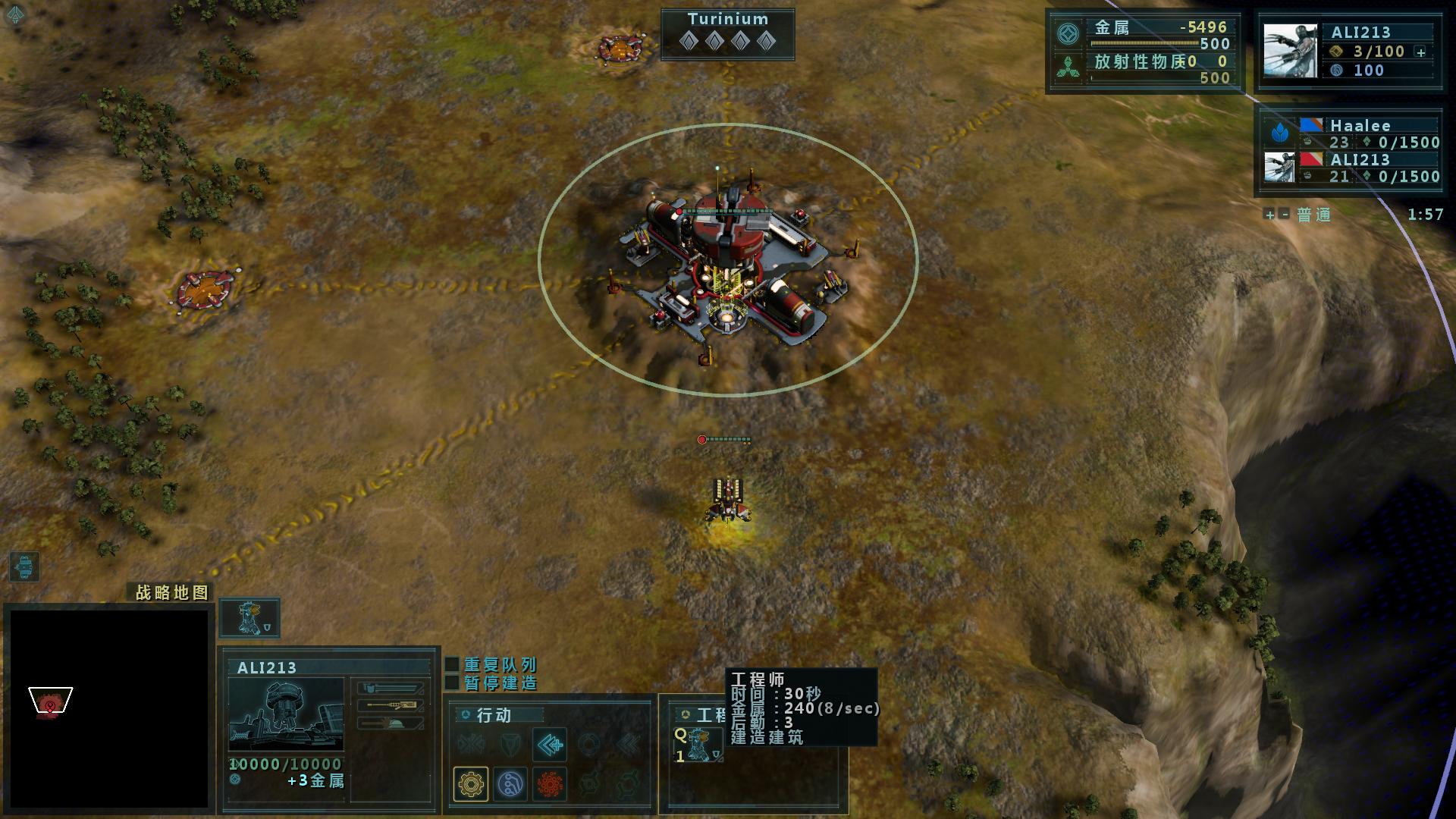Queue the Engineer unit build icon
This screenshot has width=1456, height=819.
coord(698,744)
